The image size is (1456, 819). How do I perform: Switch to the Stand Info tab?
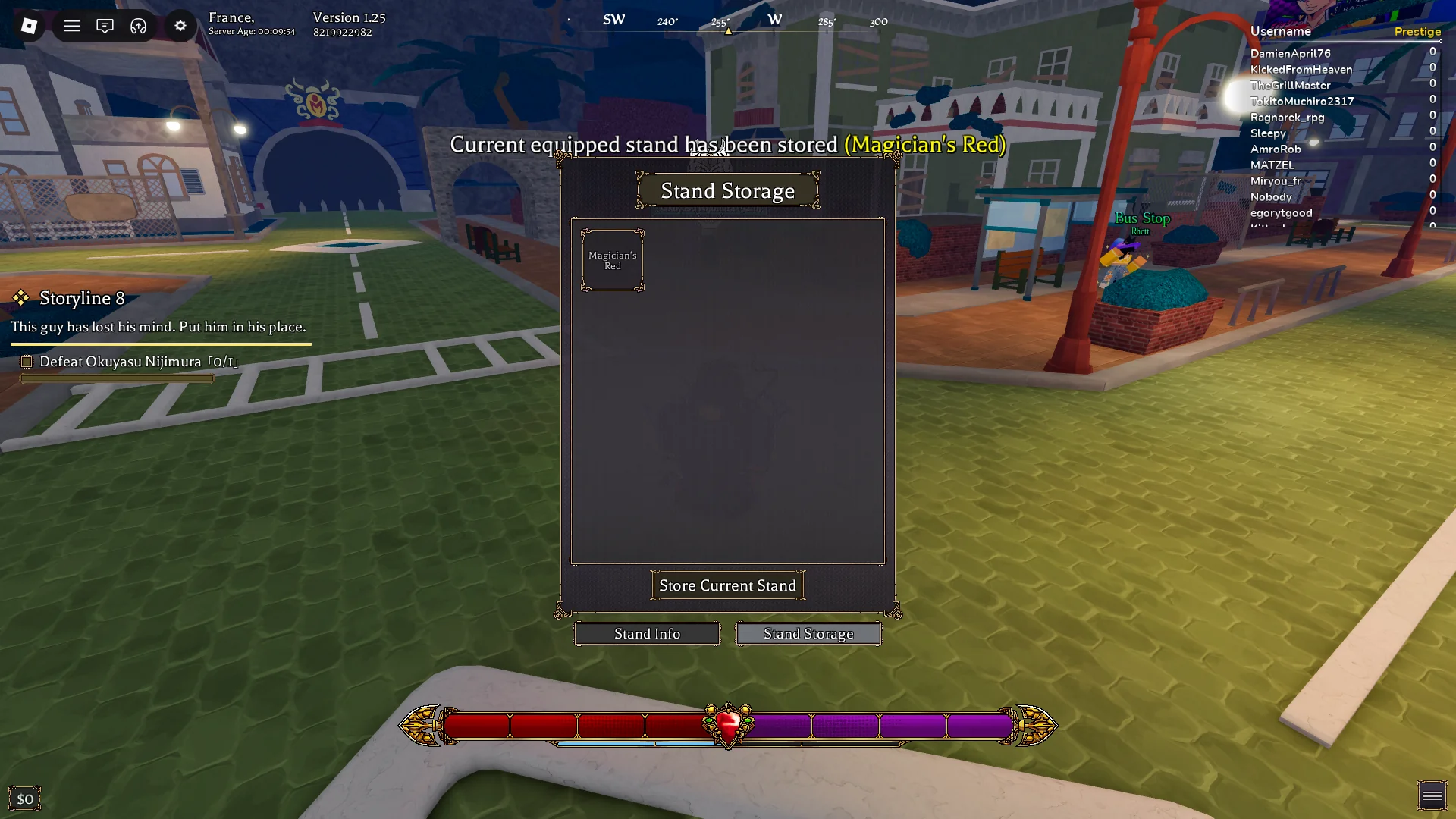point(646,633)
